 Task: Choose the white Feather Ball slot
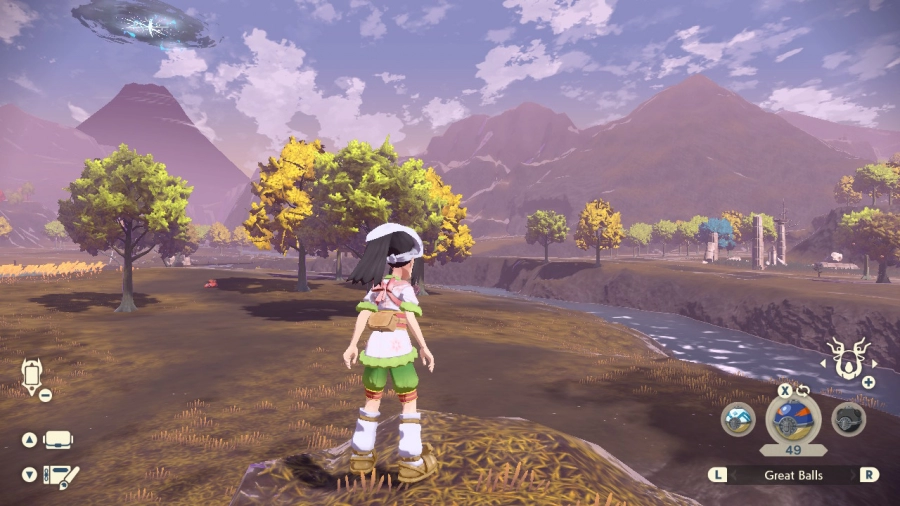[738, 419]
